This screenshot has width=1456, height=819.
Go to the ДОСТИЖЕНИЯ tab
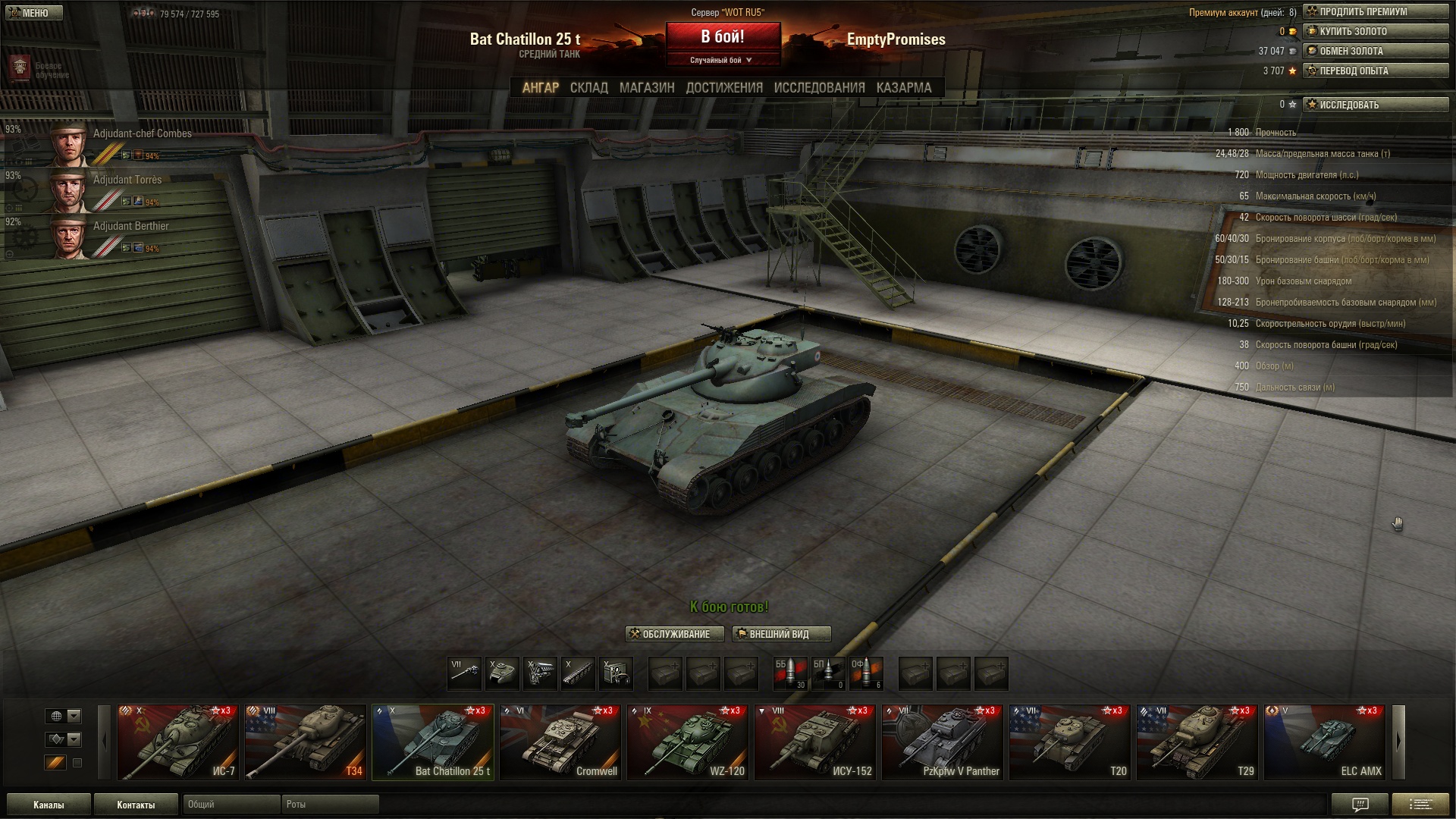coord(723,88)
